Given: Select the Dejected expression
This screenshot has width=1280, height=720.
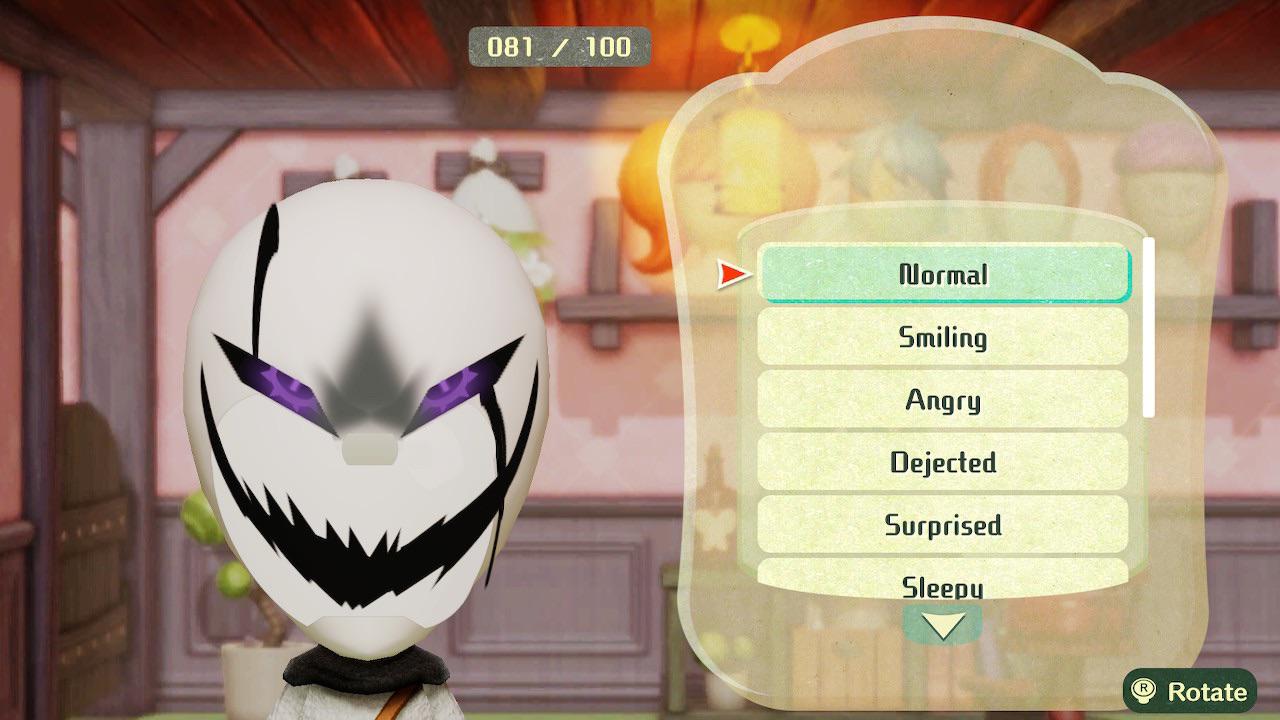Looking at the screenshot, I should click(943, 462).
